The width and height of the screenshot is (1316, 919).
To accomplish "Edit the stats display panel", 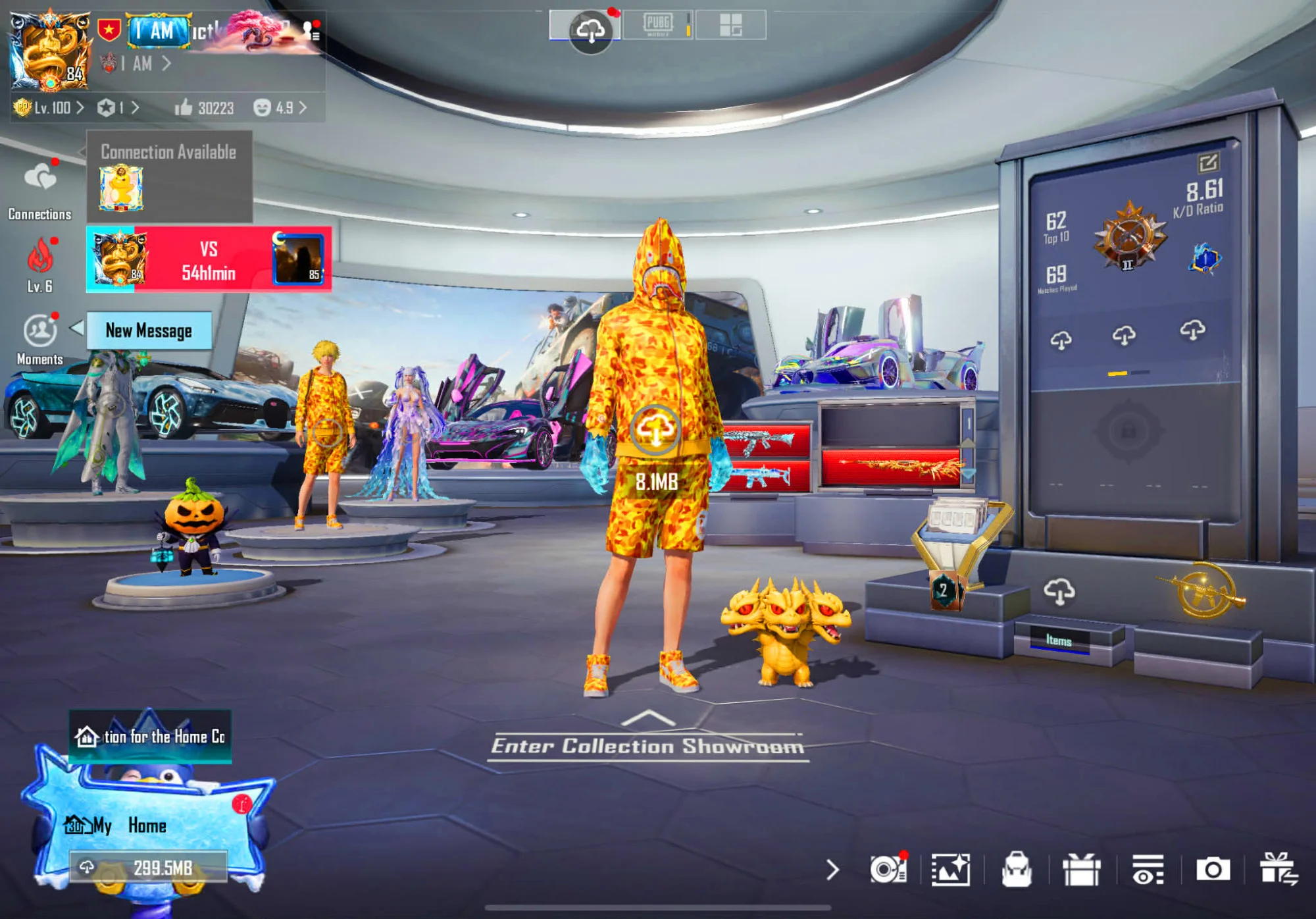I will click(x=1208, y=162).
